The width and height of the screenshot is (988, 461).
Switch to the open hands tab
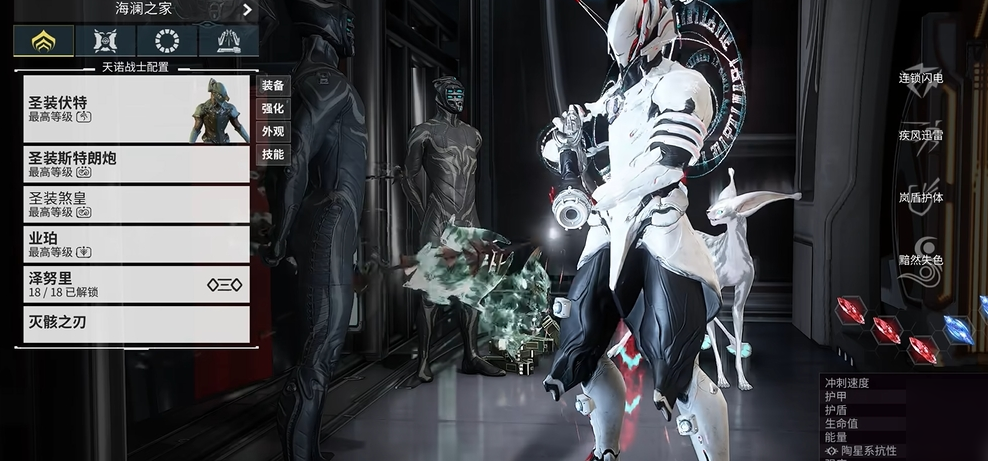[x=228, y=41]
